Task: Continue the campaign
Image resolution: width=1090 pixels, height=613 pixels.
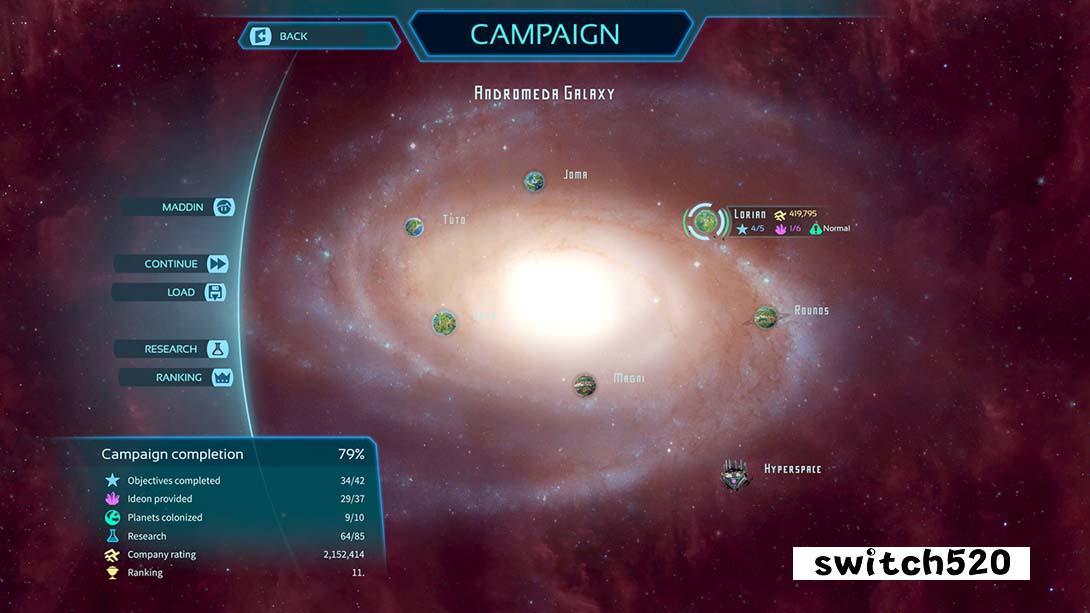Action: click(172, 264)
